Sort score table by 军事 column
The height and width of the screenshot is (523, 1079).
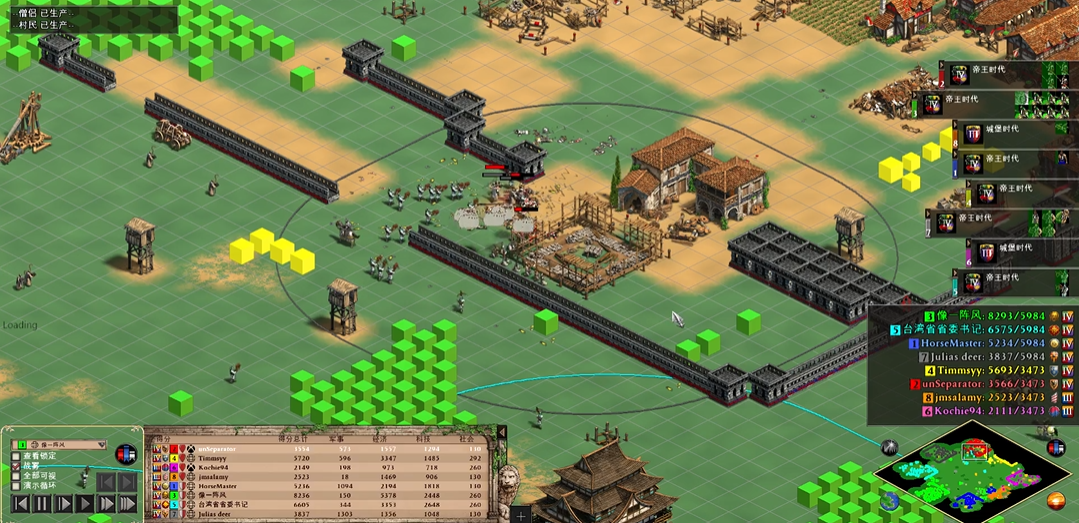point(335,438)
